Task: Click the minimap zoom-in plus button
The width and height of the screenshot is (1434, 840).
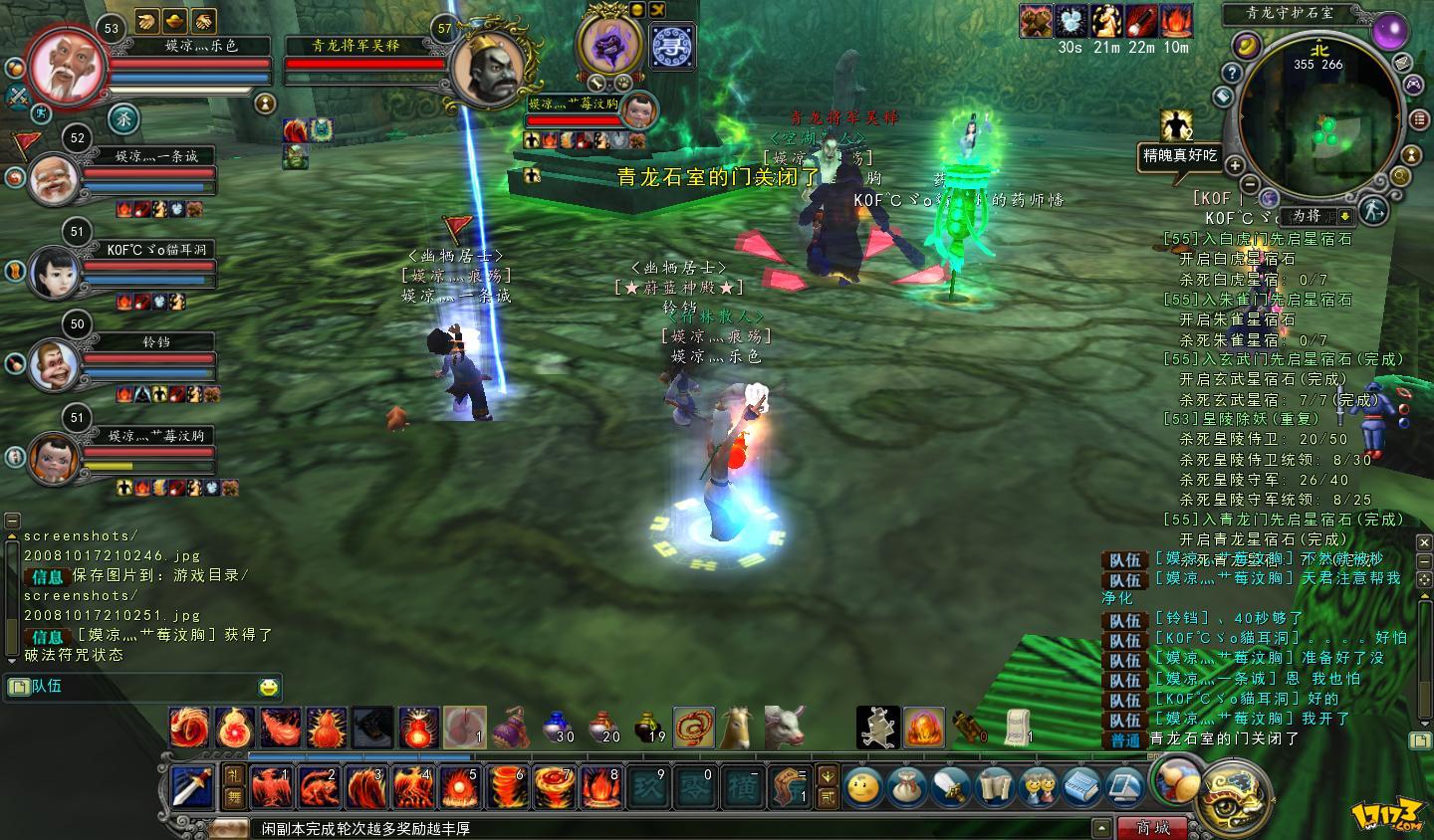Action: click(x=1235, y=165)
